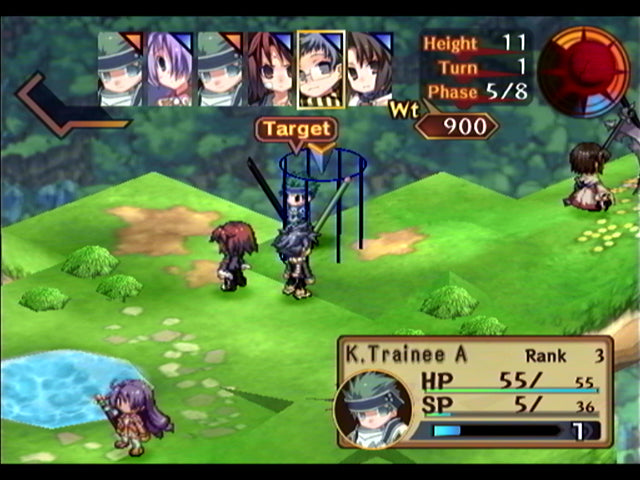This screenshot has width=640, height=480.
Task: Select the last dark-haired girl portrait
Action: coord(370,68)
